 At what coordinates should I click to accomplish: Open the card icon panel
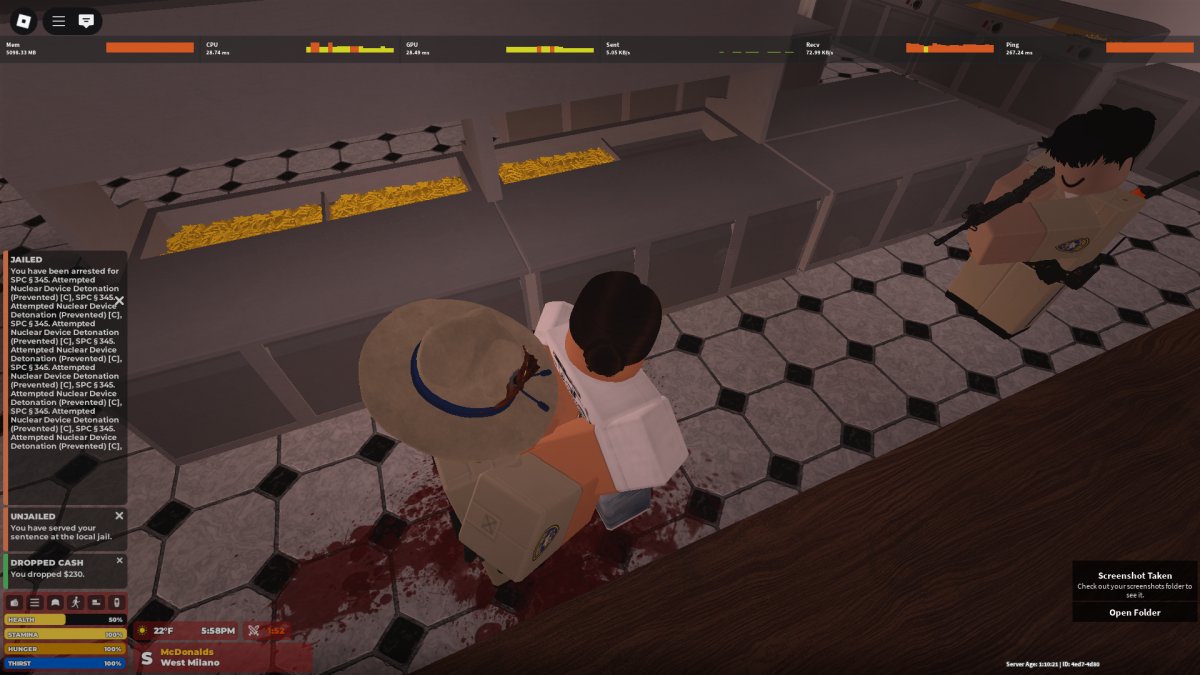pos(96,603)
